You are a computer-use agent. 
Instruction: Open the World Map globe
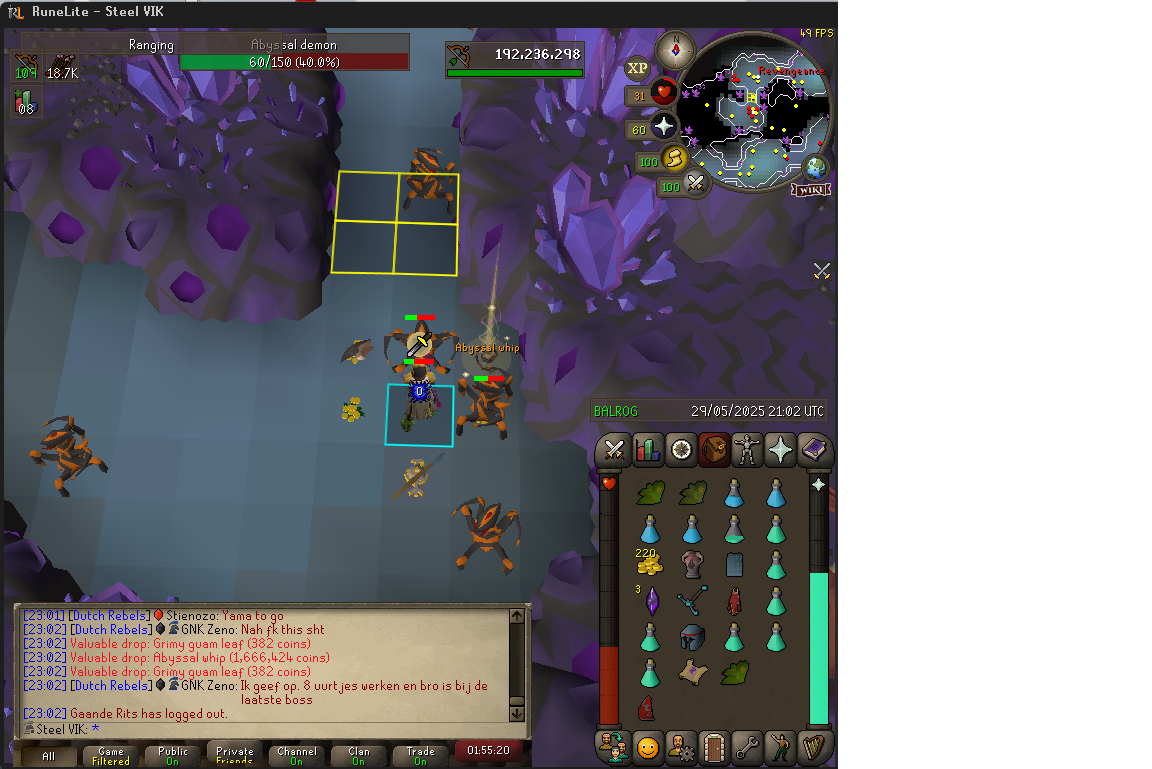pyautogui.click(x=816, y=166)
